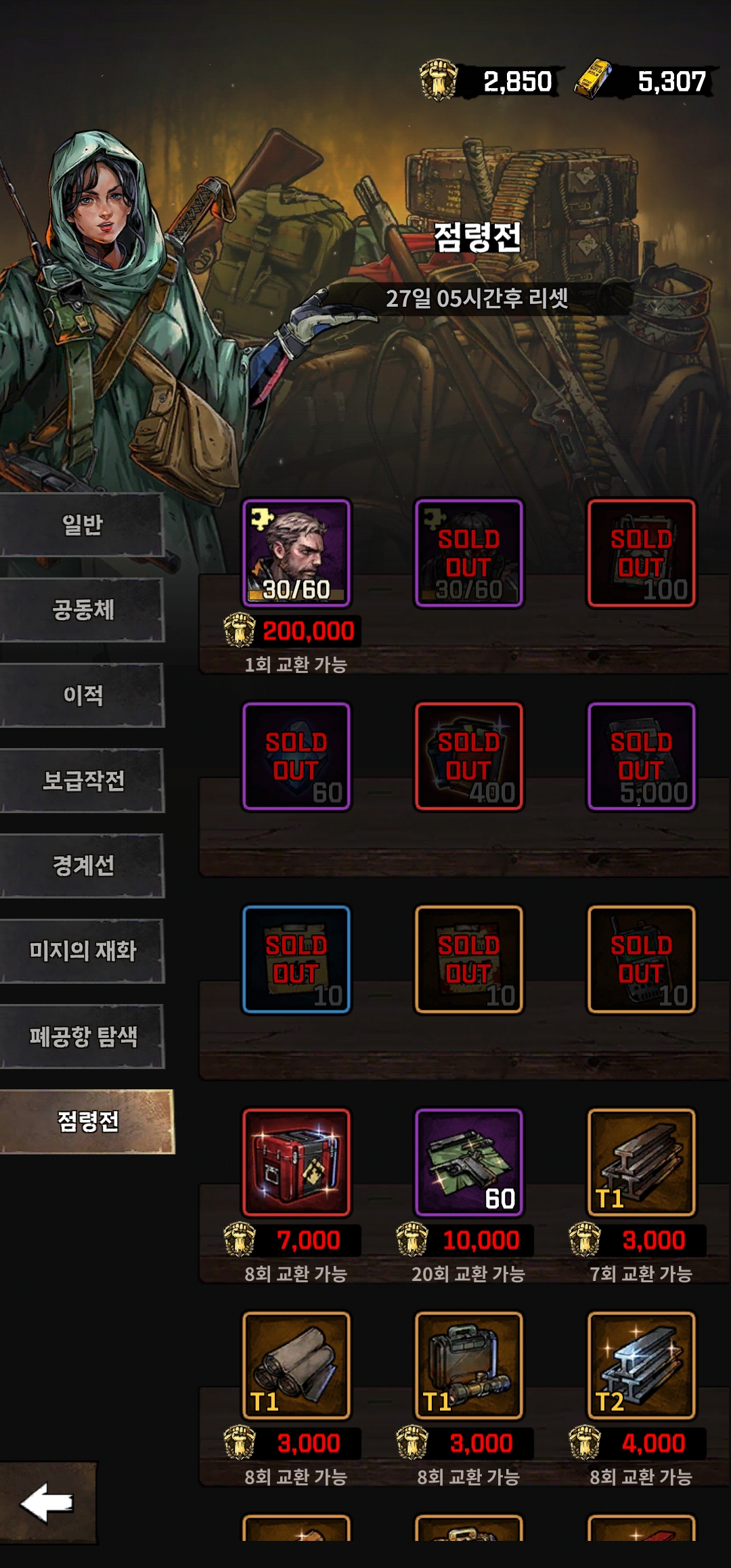Viewport: 731px width, 1568px height.
Task: Buy the red supply crate for 7,000
Action: pyautogui.click(x=296, y=1162)
